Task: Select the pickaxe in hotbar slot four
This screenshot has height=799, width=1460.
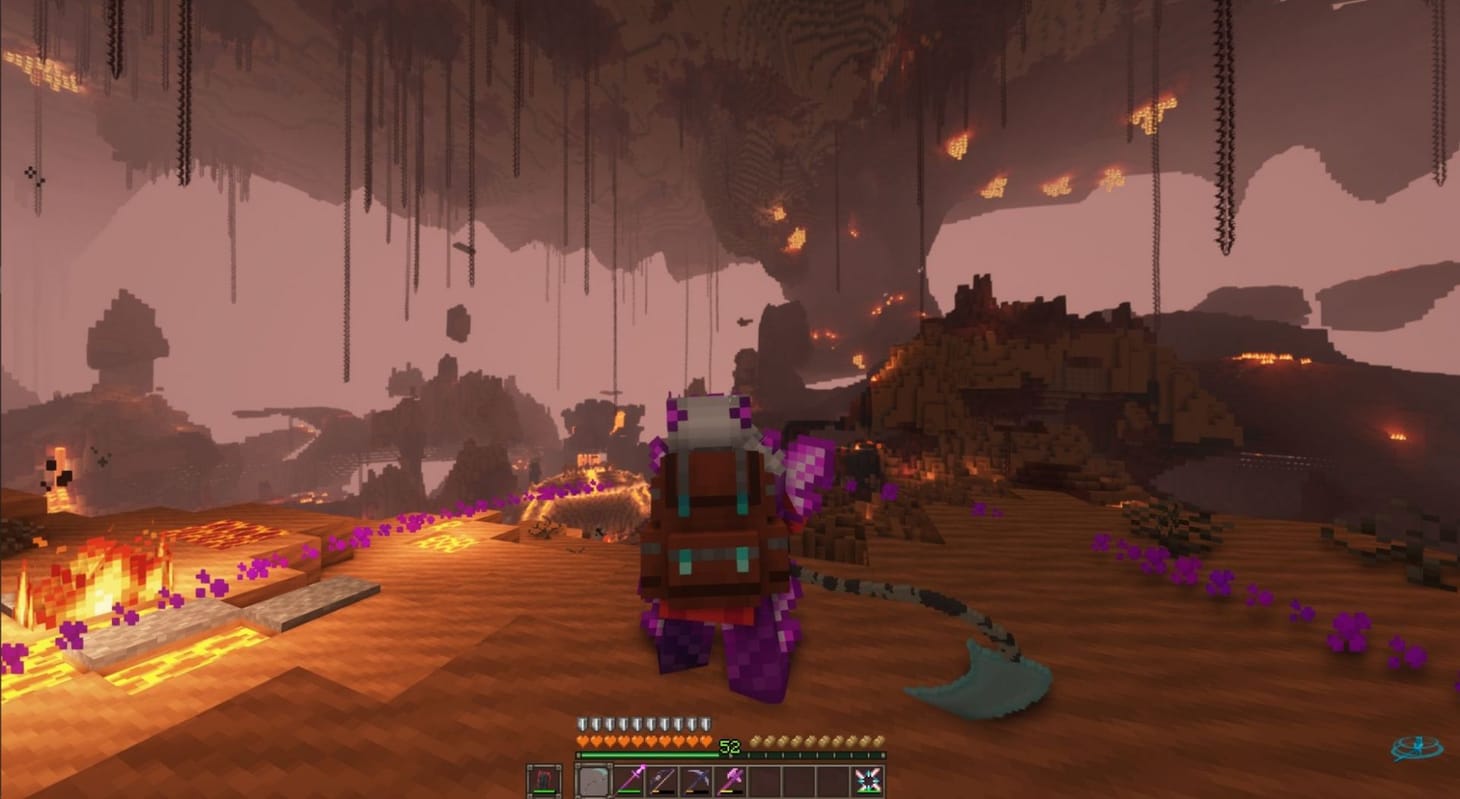Action: tap(695, 782)
